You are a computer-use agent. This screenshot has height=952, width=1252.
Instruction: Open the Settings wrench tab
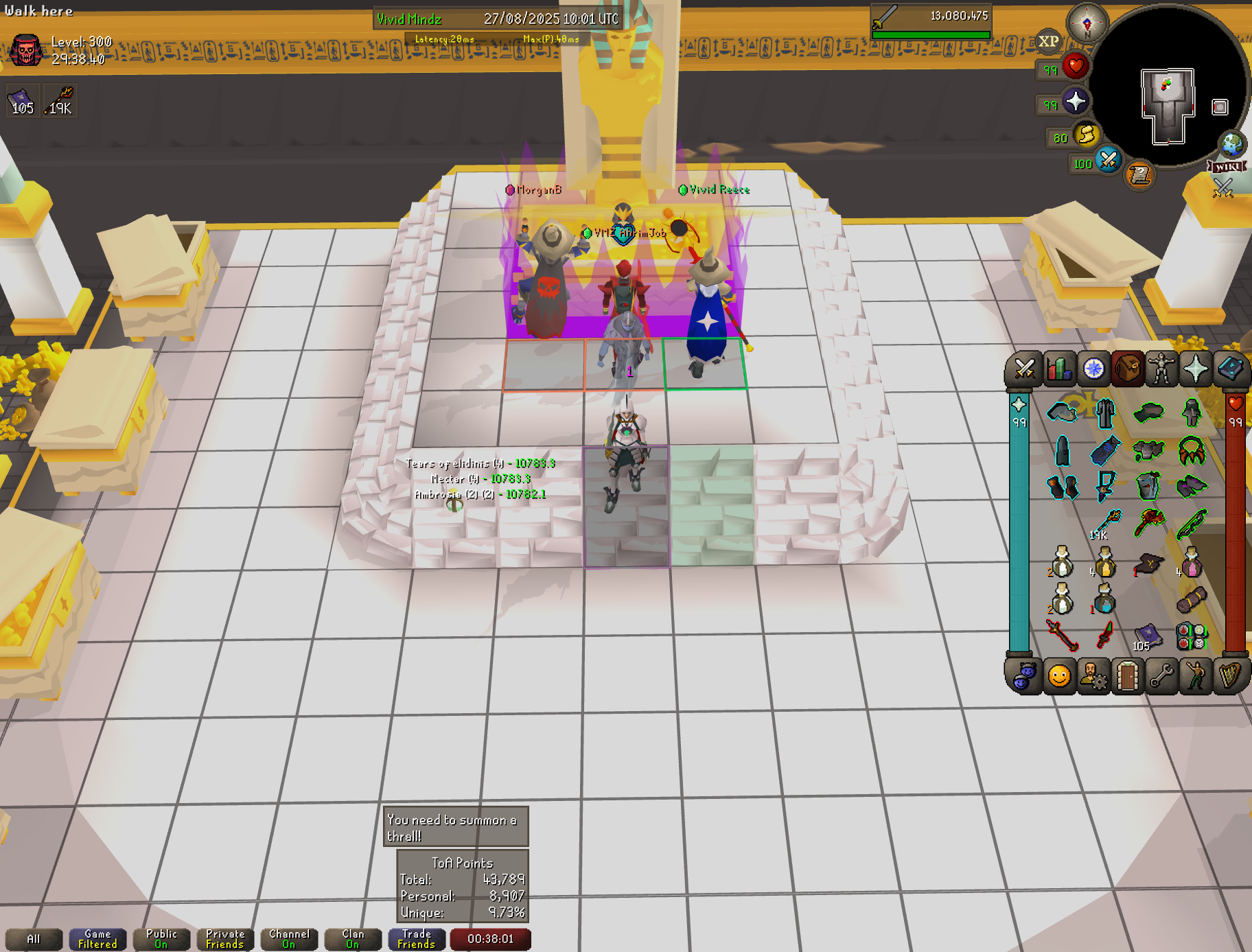point(1161,677)
